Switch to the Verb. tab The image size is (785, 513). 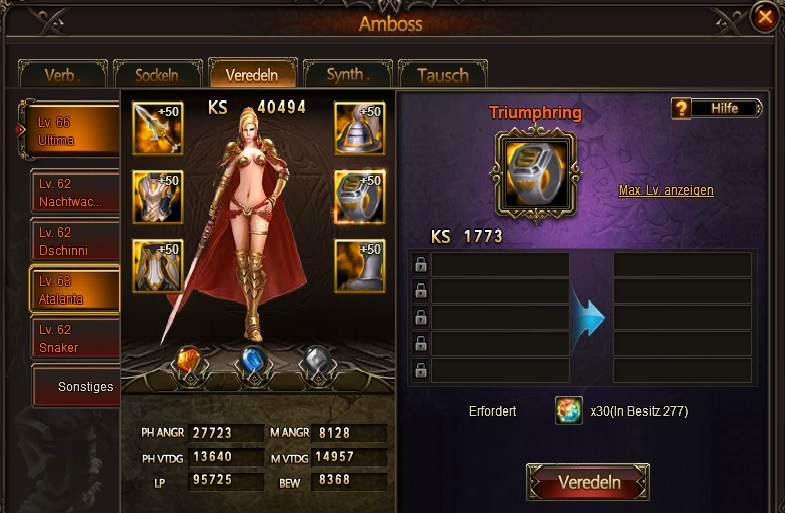coord(62,75)
